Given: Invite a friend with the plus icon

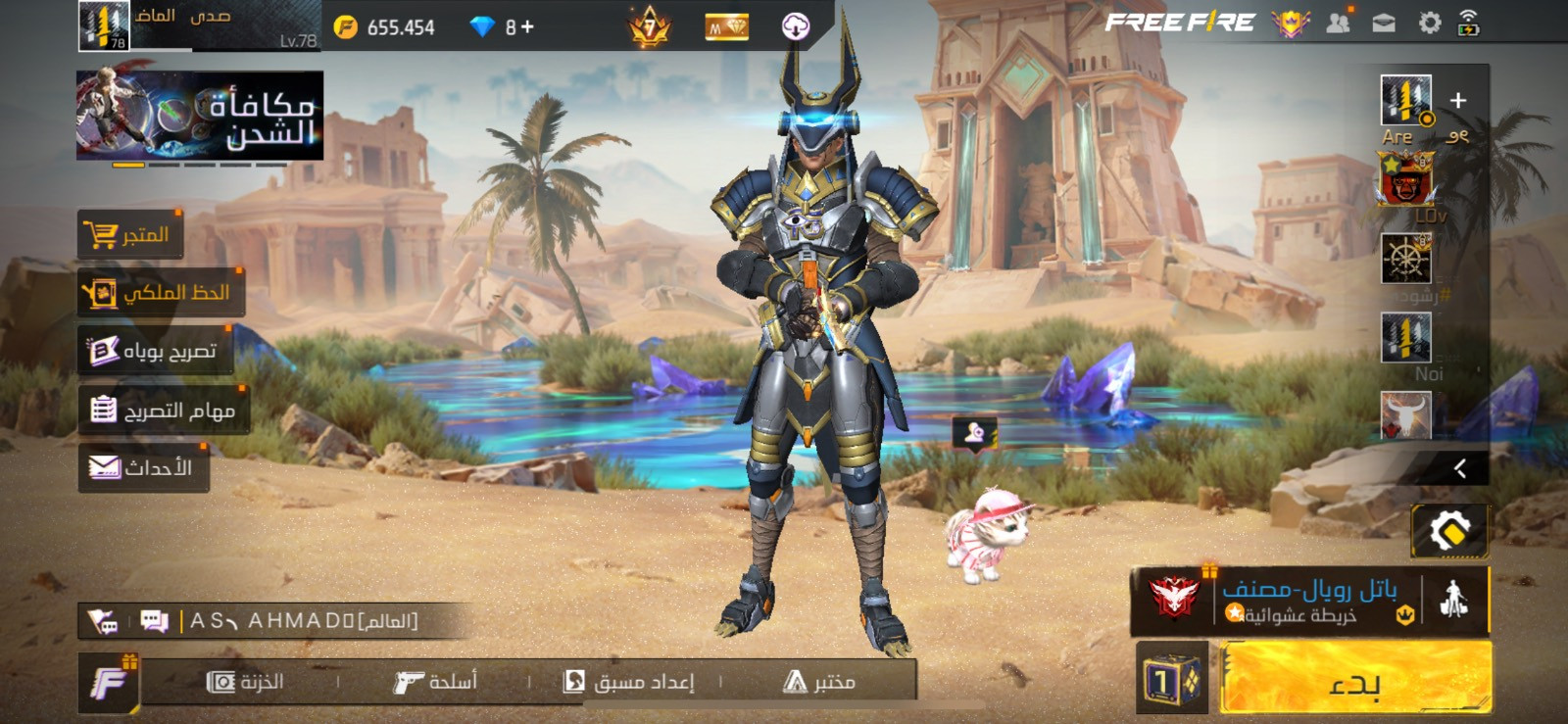Looking at the screenshot, I should [1458, 100].
